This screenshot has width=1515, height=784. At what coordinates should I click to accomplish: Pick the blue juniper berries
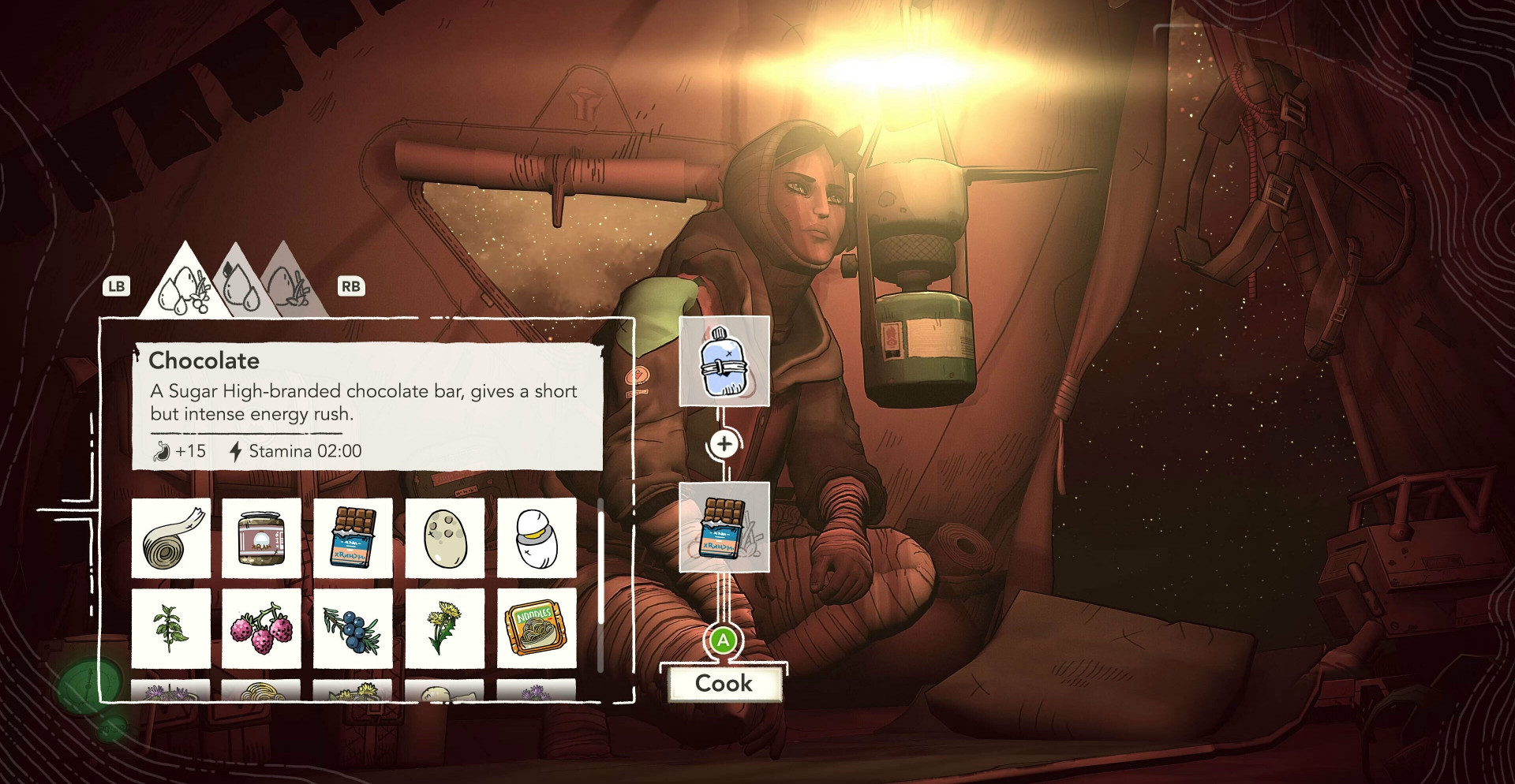click(353, 628)
